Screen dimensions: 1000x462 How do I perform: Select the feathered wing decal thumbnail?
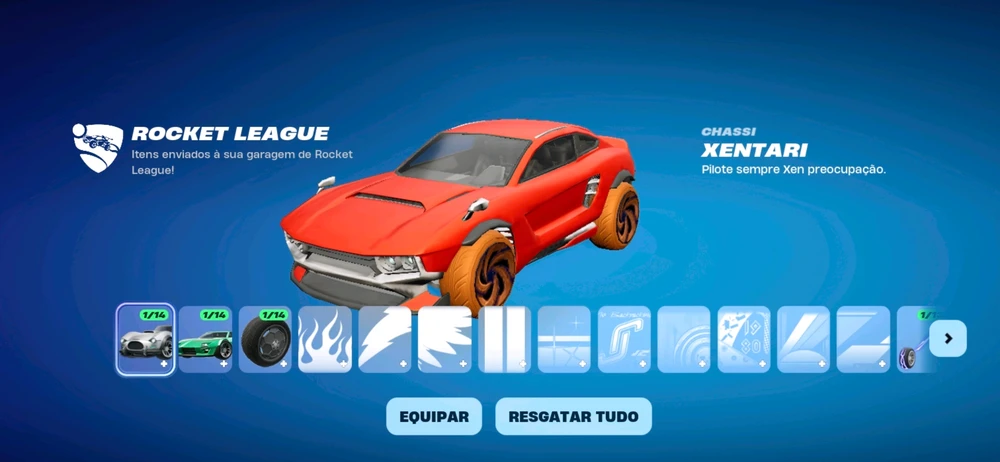coord(444,339)
